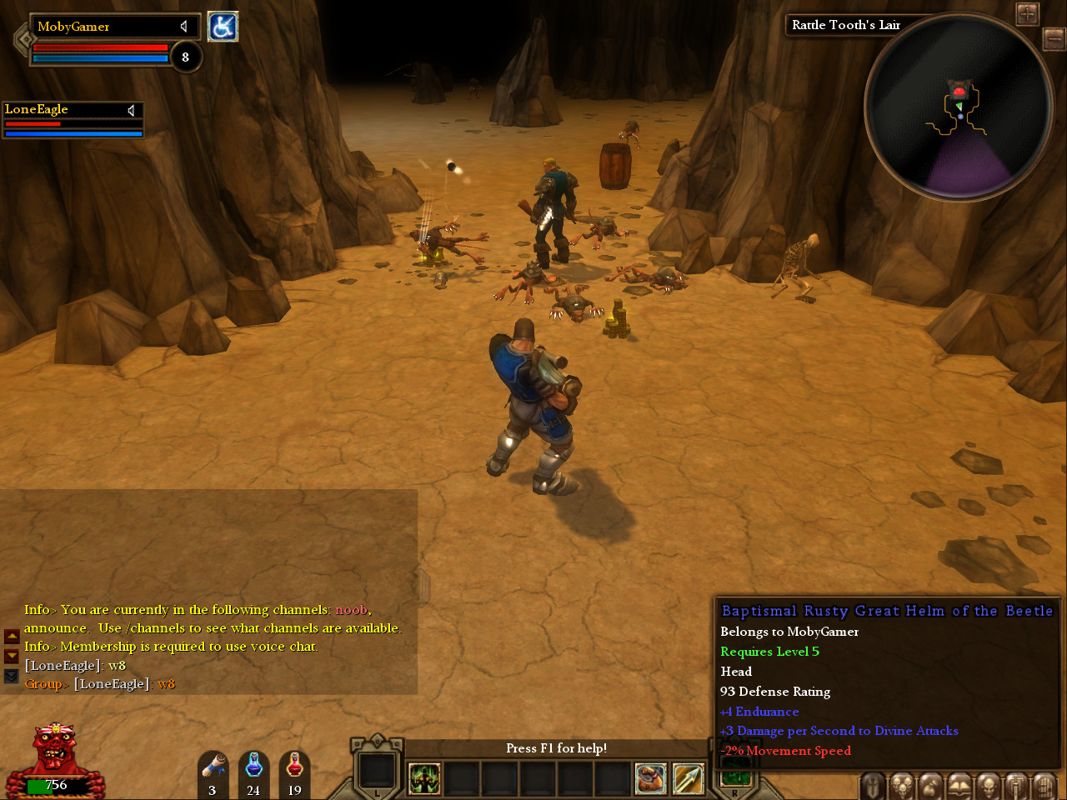Click the left mouse skill slot marked L
1067x800 pixels.
coord(377,772)
